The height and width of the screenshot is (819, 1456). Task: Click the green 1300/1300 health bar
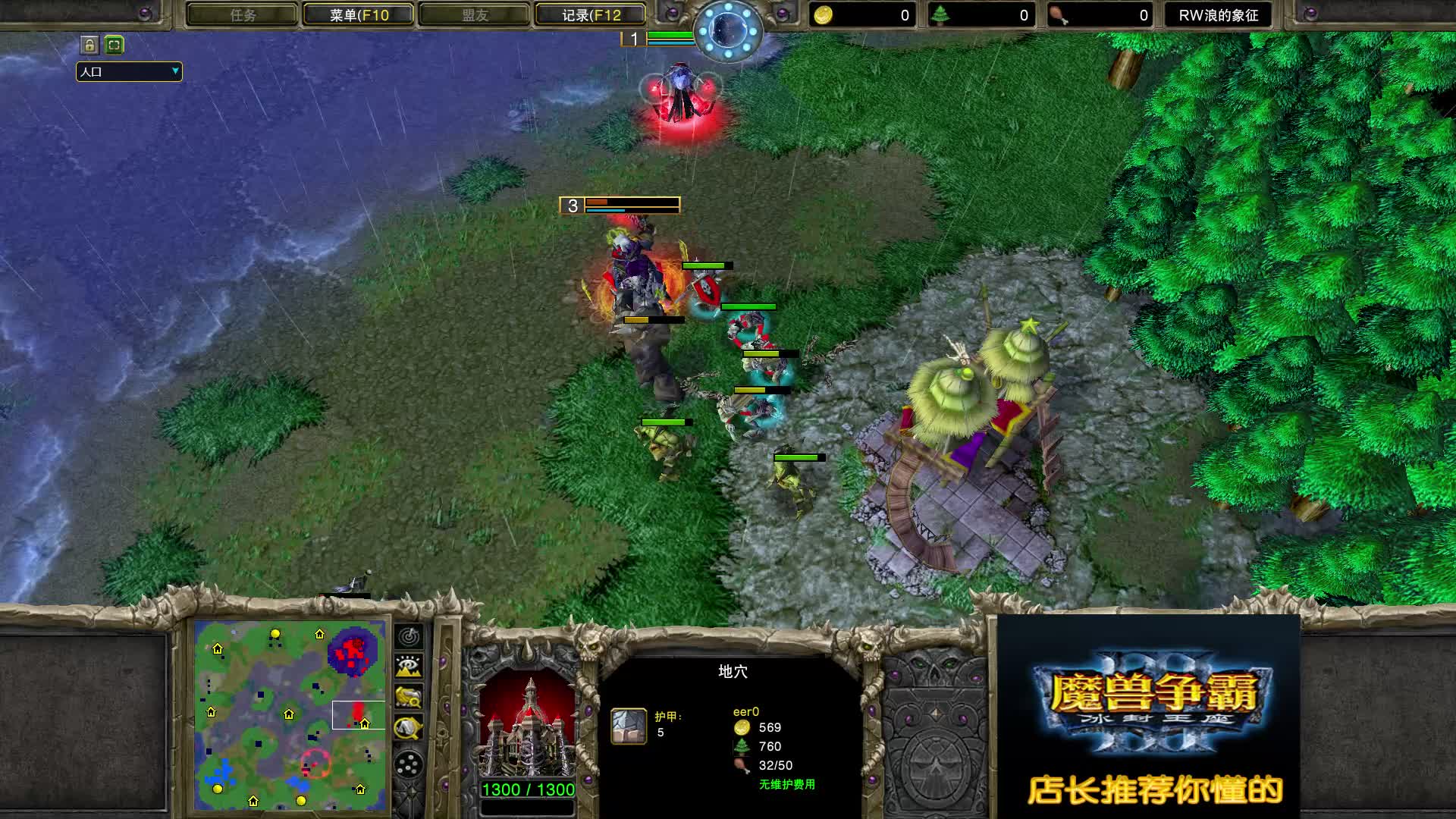point(526,789)
